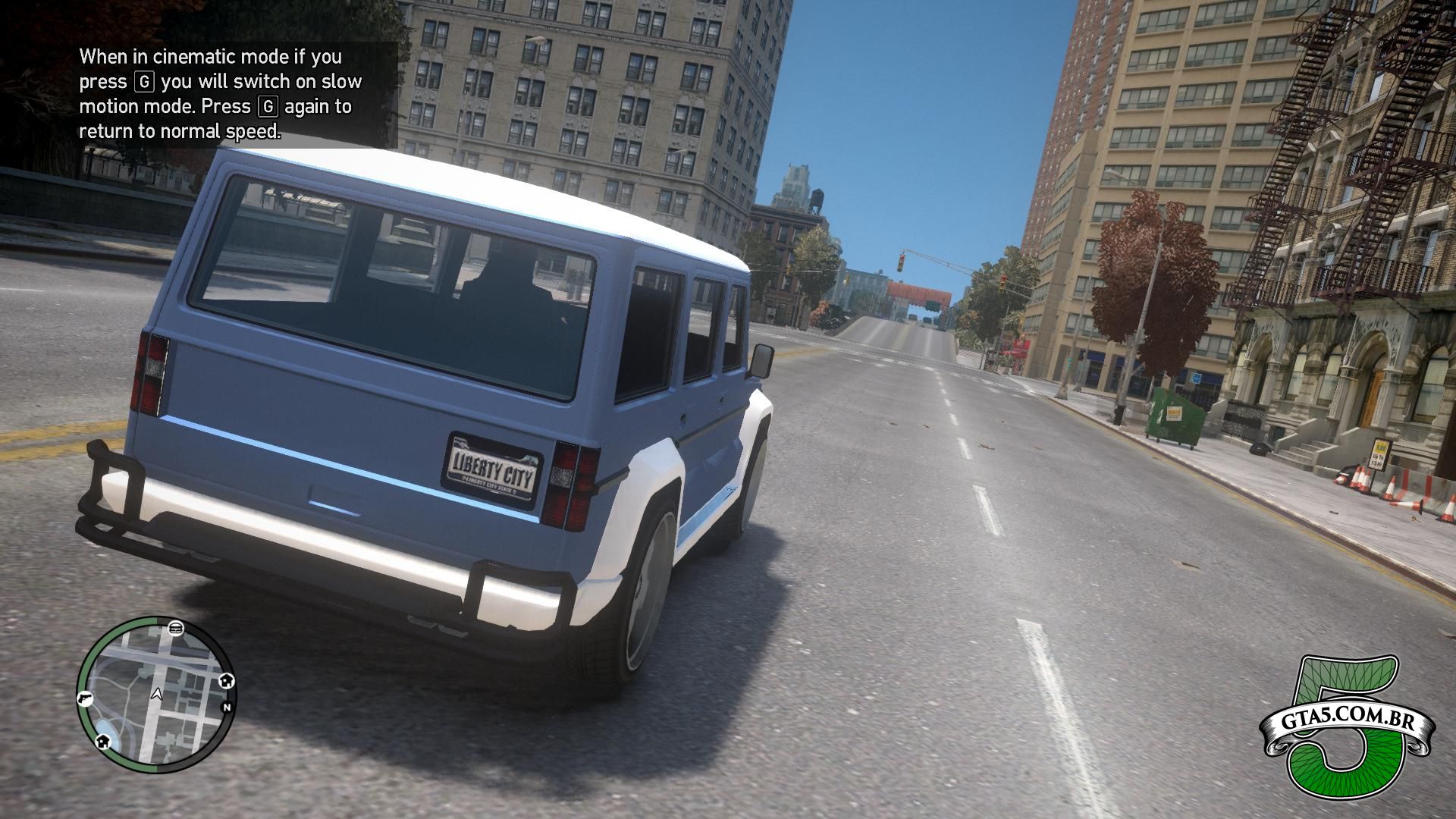This screenshot has width=1456, height=819.
Task: Click the safehouse blip beside the blue pond
Action: tap(102, 742)
